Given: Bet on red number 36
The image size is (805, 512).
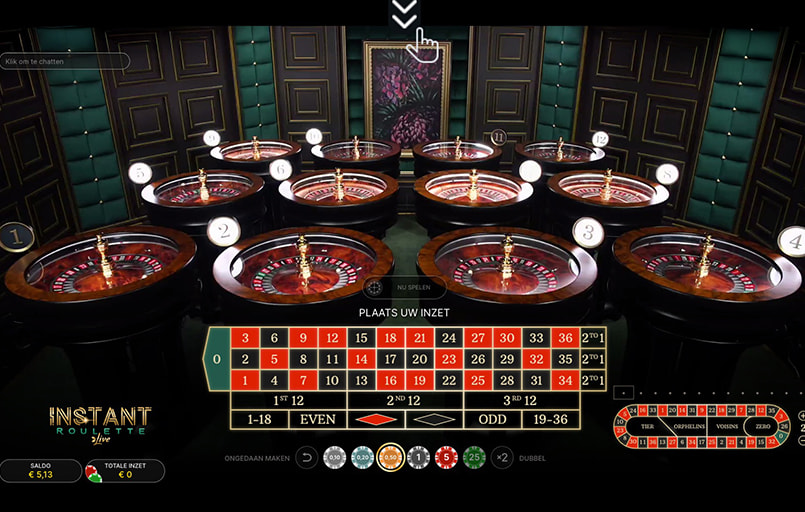Looking at the screenshot, I should click(565, 338).
